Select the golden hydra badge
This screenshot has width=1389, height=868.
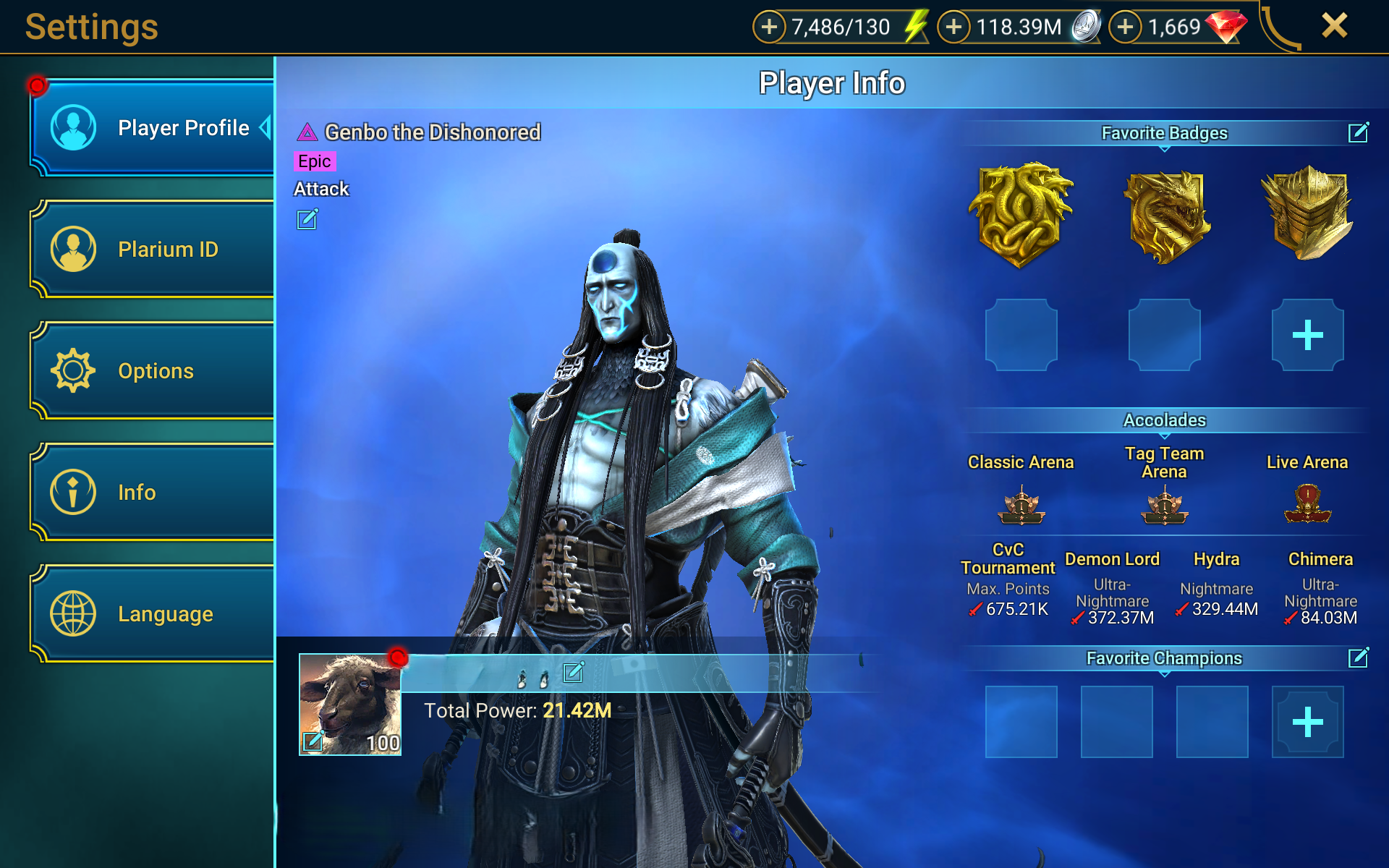tap(1021, 215)
